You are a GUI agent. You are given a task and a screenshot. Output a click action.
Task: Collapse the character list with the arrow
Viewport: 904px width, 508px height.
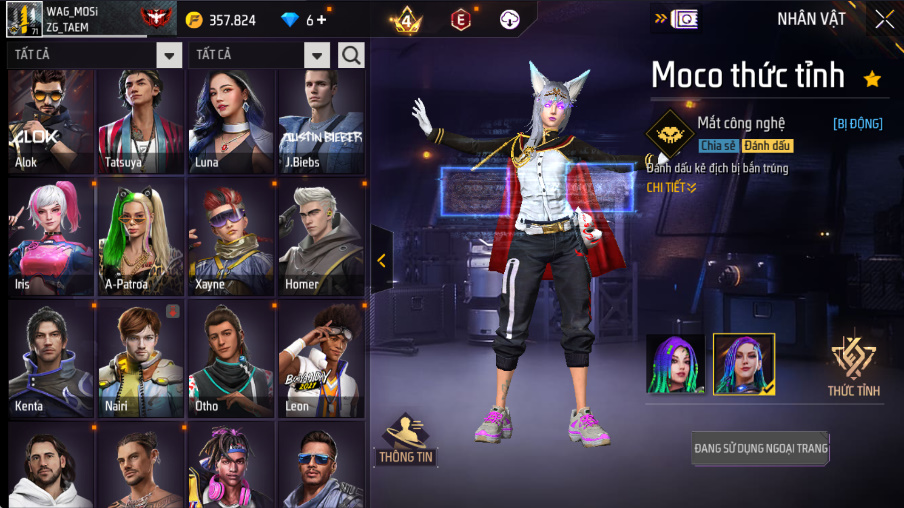pyautogui.click(x=382, y=260)
